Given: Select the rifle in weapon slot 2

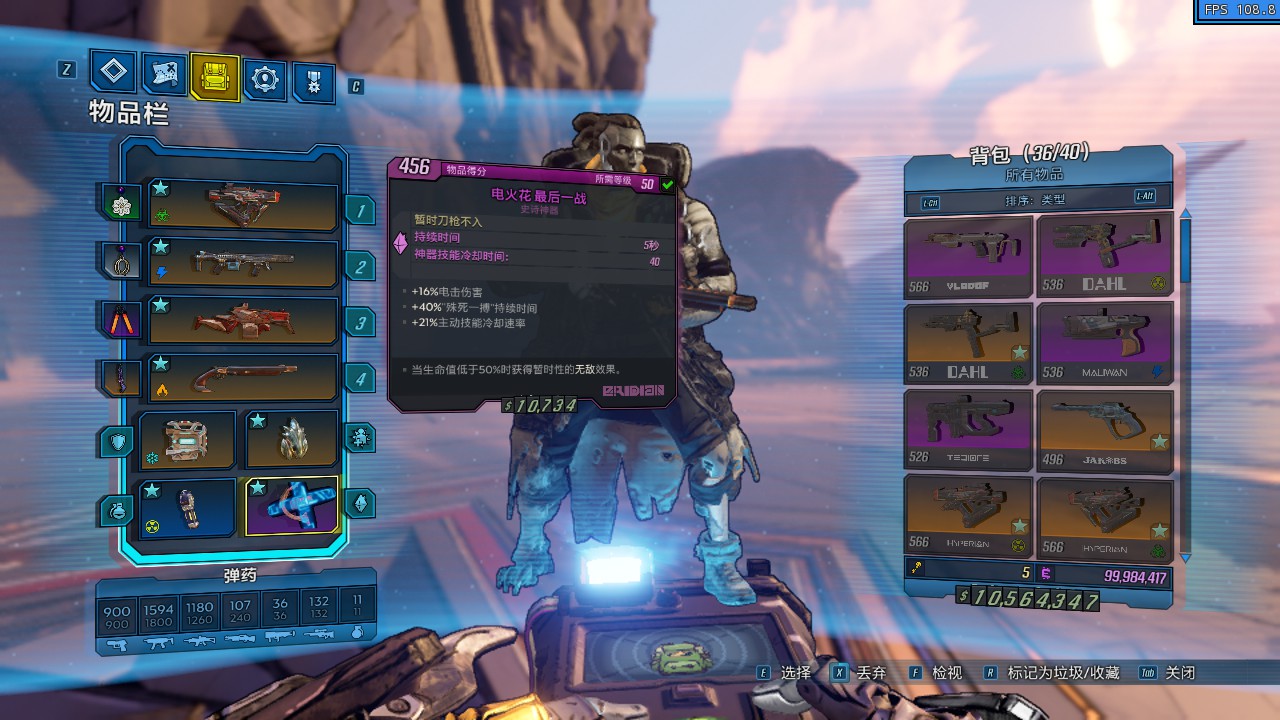Looking at the screenshot, I should click(x=243, y=263).
